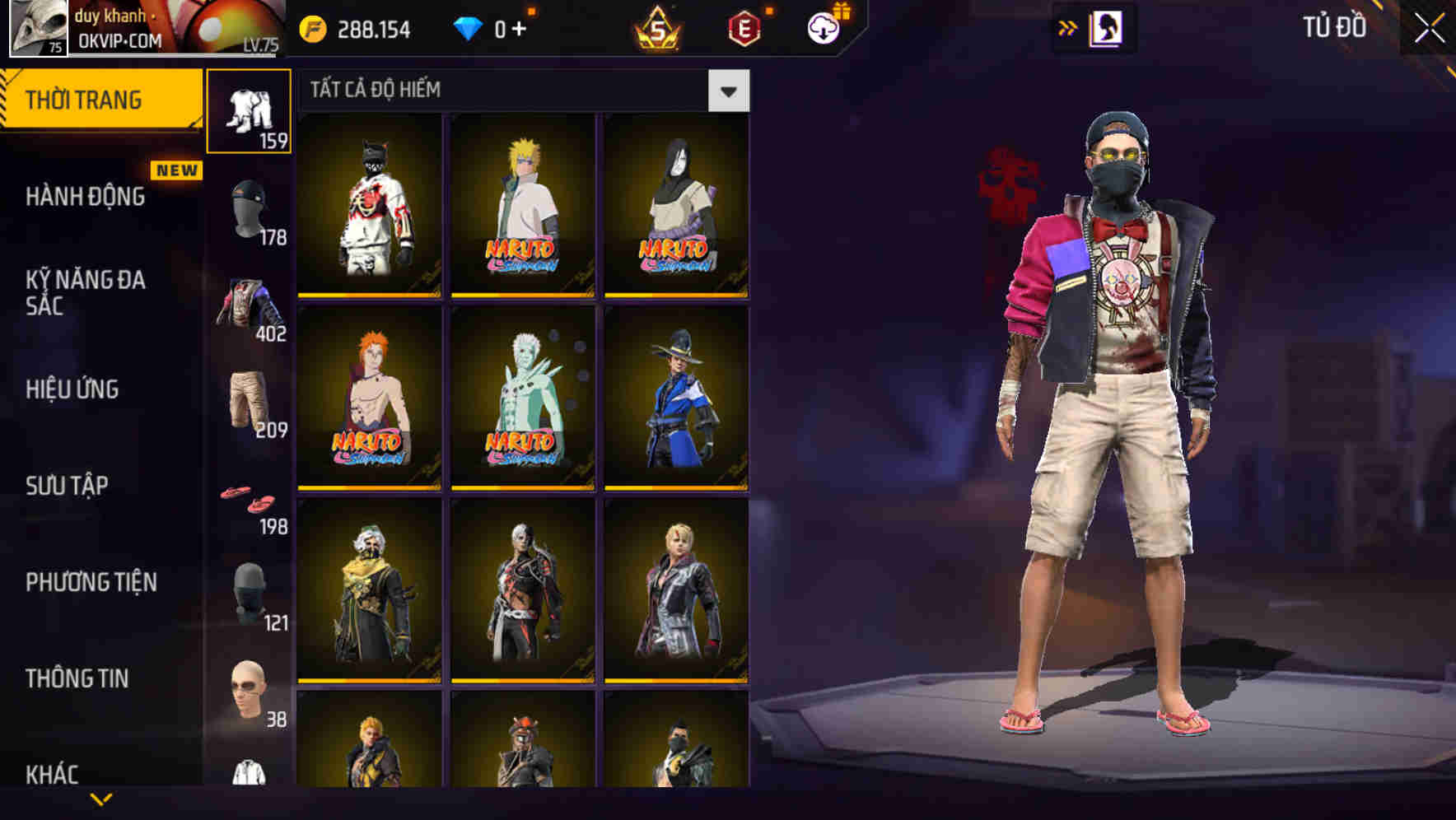Select the shorts category showing 209 items
The image size is (1456, 820).
click(250, 398)
